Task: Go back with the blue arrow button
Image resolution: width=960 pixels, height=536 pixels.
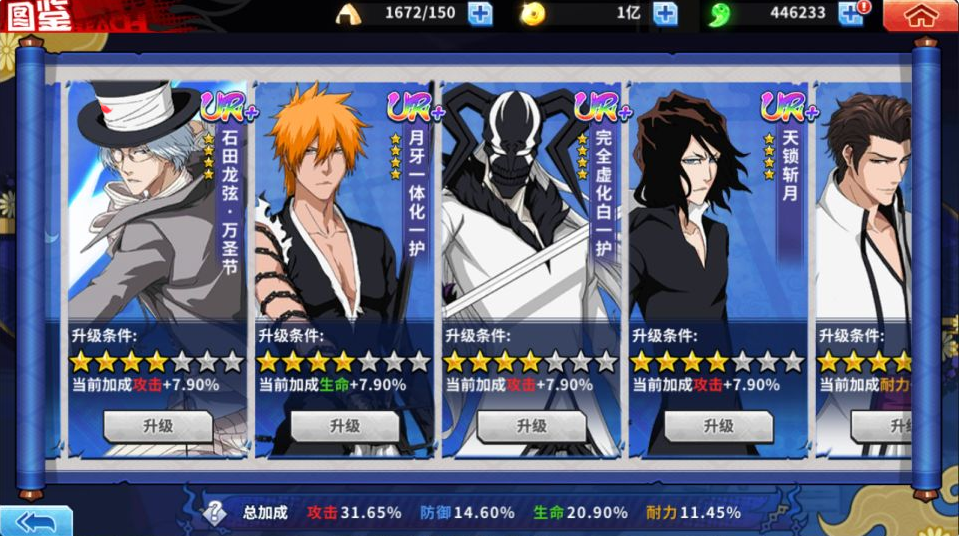Action: pos(36,521)
